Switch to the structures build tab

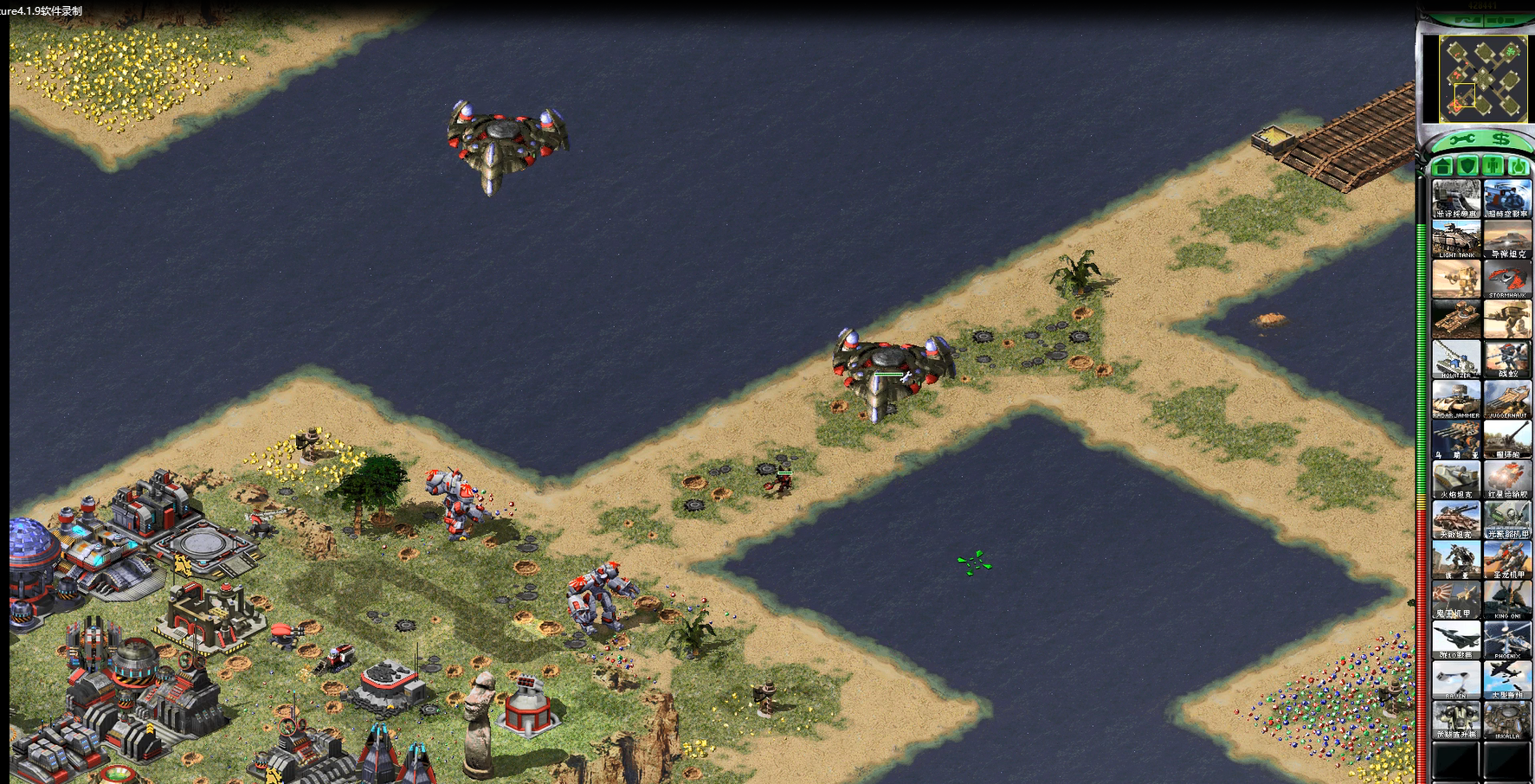click(x=1442, y=165)
